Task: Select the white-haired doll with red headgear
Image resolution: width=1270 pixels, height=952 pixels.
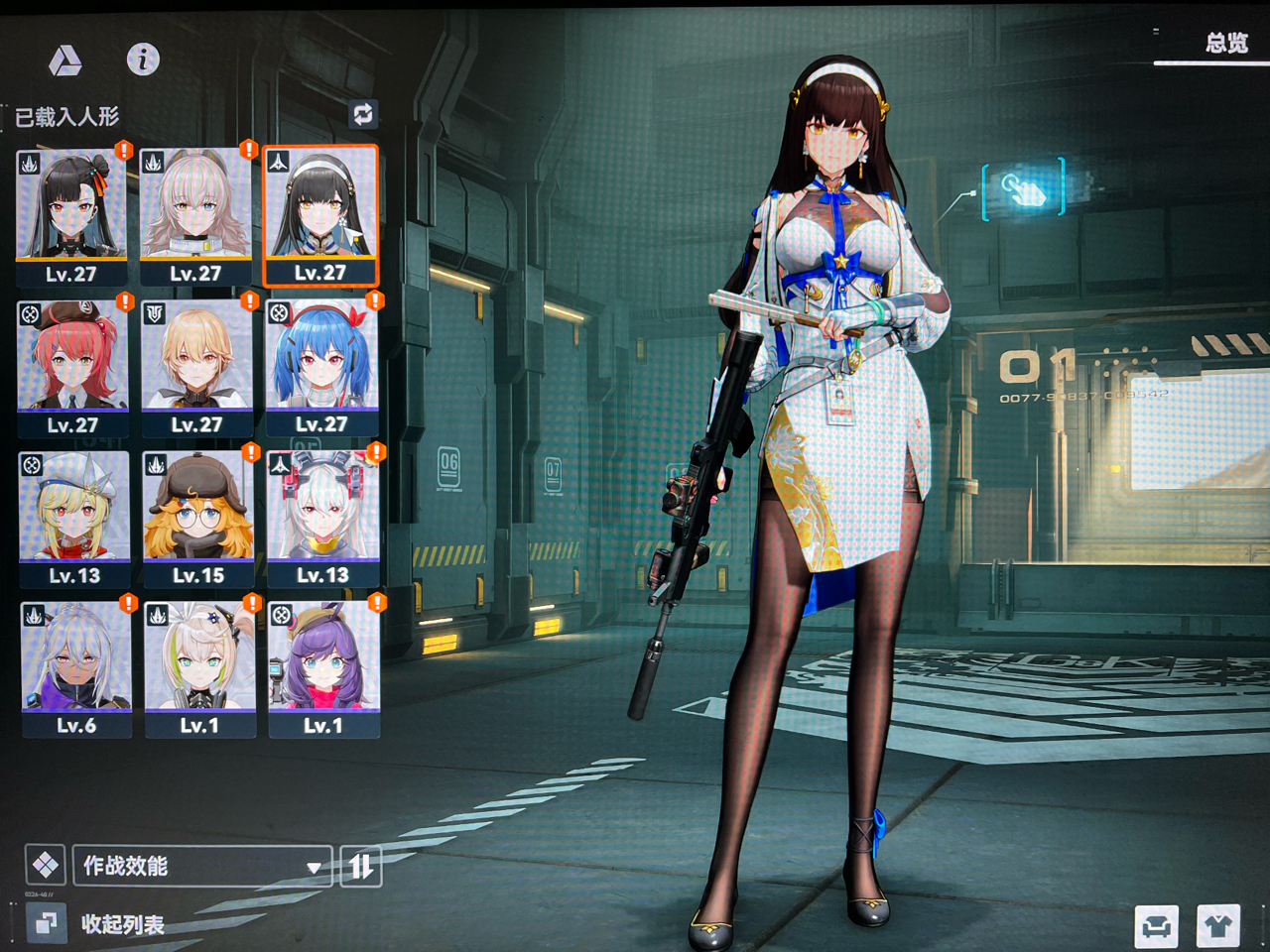Action: pos(322,518)
